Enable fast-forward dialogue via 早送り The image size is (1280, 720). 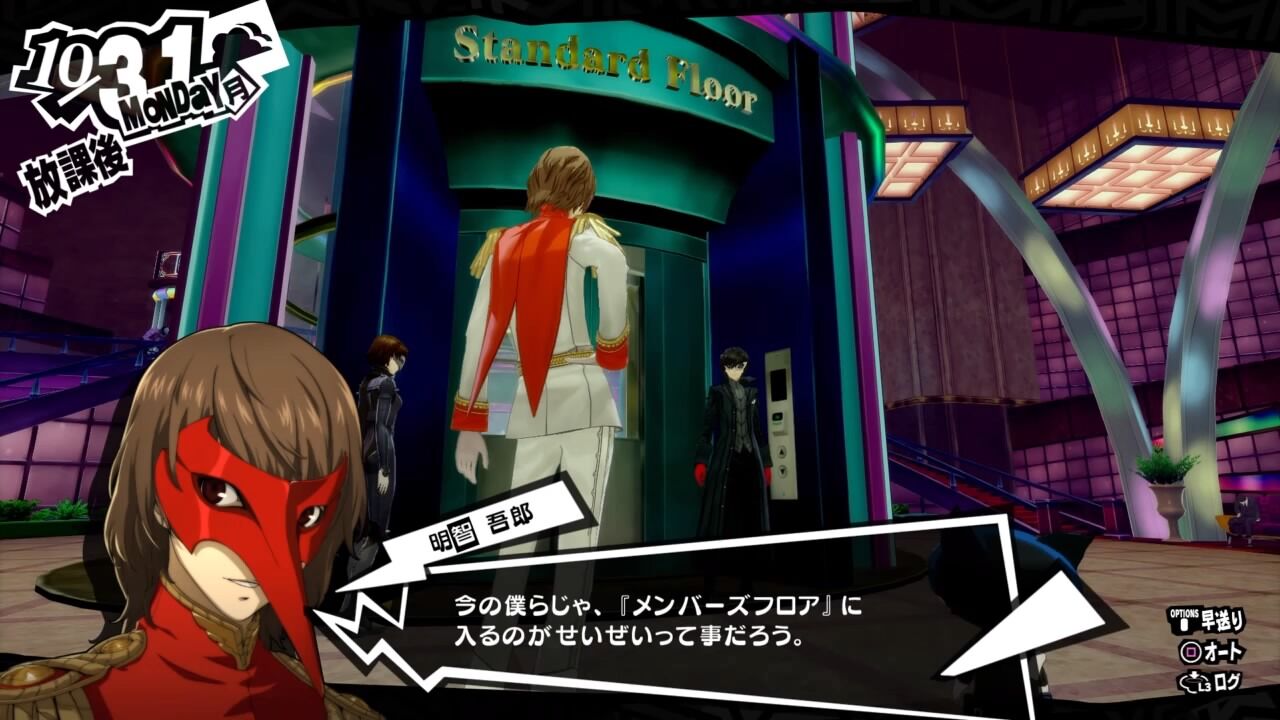(x=1224, y=618)
